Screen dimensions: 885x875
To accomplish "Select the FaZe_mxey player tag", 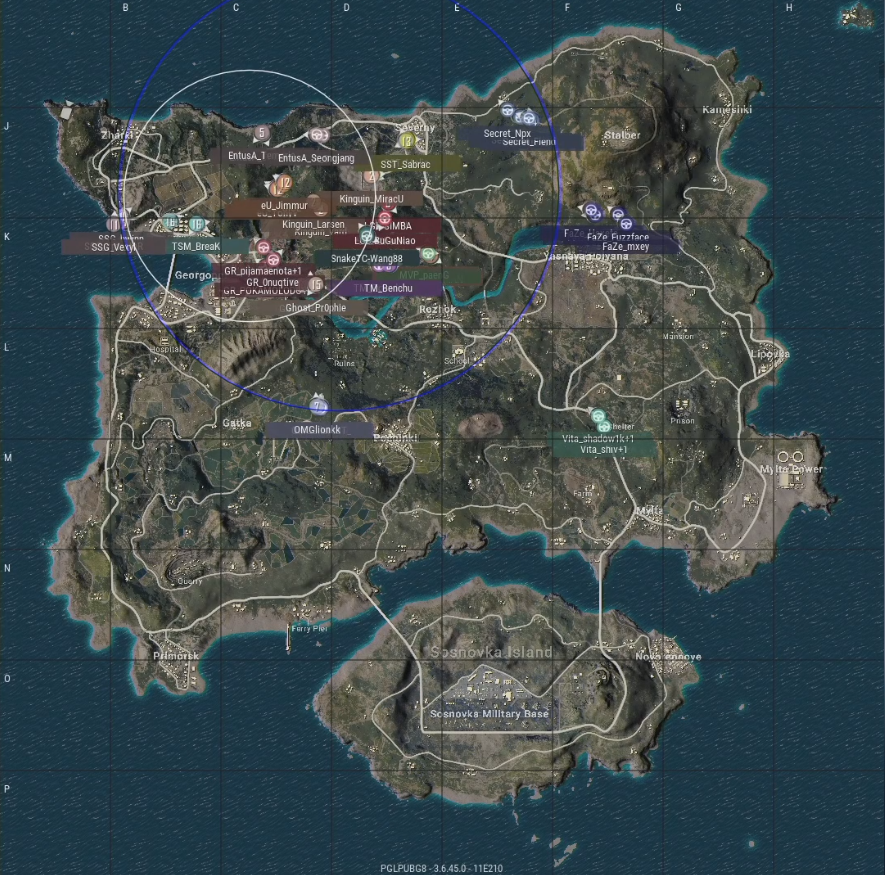I will 626,246.
